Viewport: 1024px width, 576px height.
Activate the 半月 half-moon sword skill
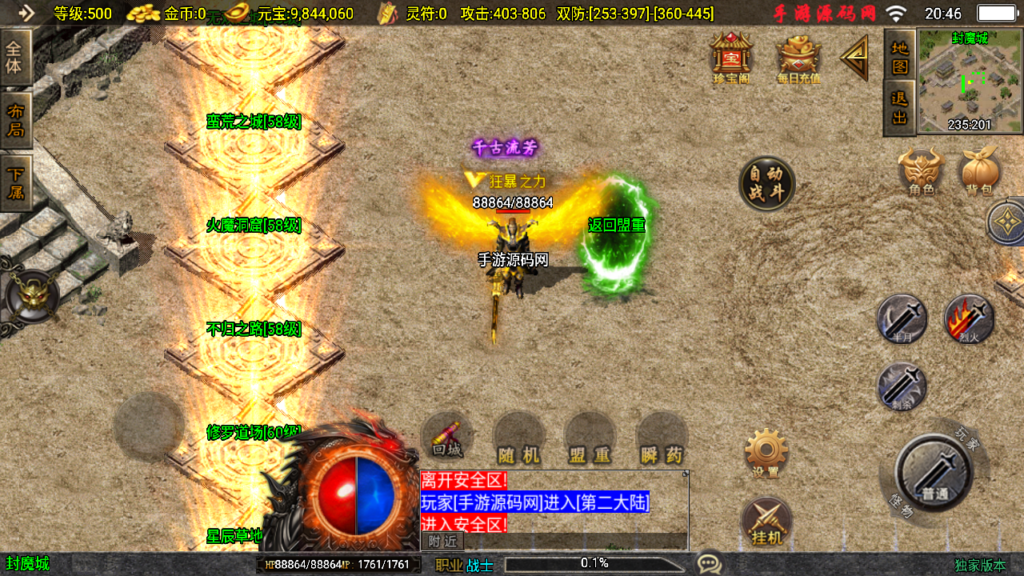902,319
